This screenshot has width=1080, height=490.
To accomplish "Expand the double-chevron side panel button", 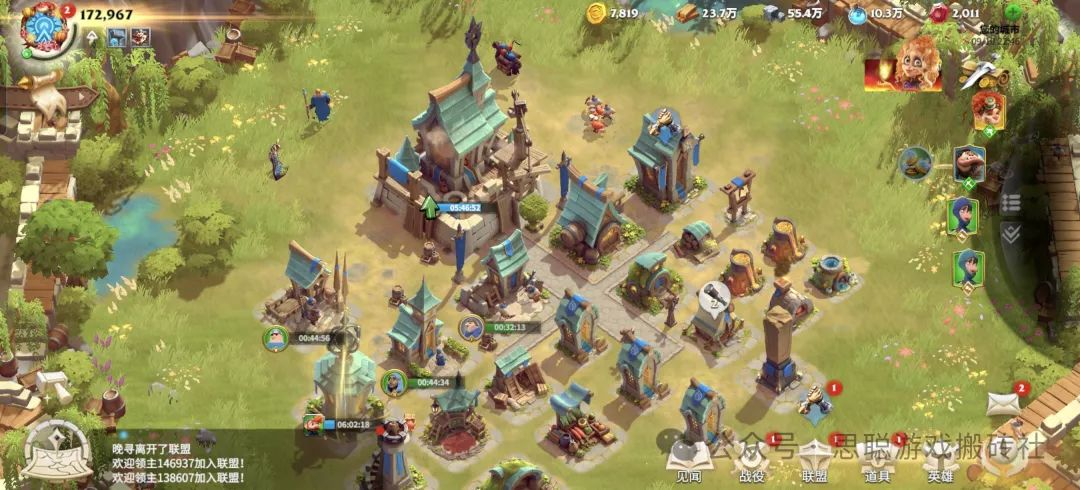I will 1011,233.
